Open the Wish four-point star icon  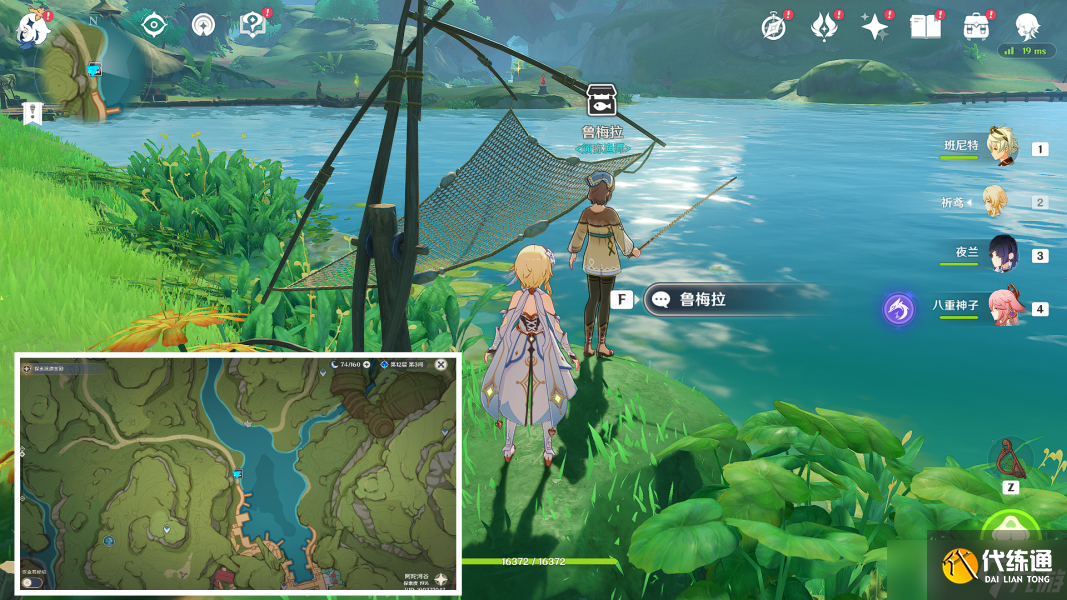pyautogui.click(x=875, y=27)
